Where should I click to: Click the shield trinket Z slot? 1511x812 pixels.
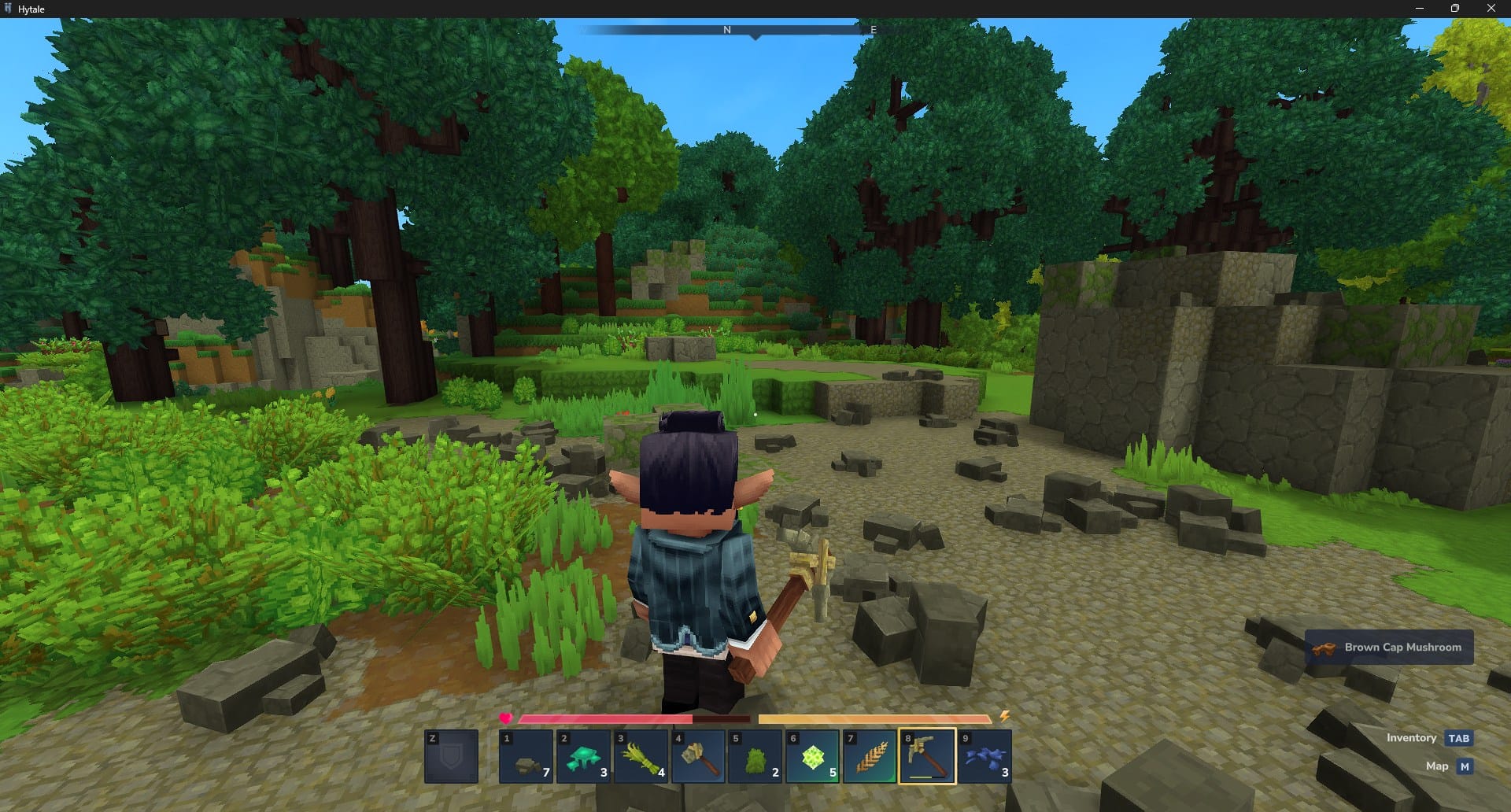click(451, 757)
